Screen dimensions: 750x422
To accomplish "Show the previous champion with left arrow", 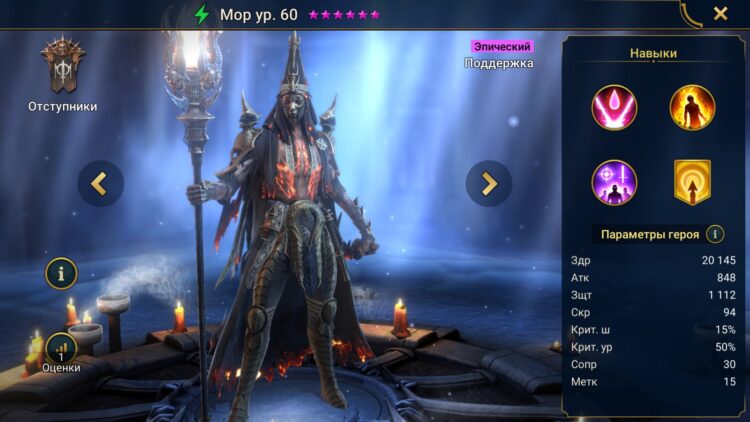I will point(101,183).
